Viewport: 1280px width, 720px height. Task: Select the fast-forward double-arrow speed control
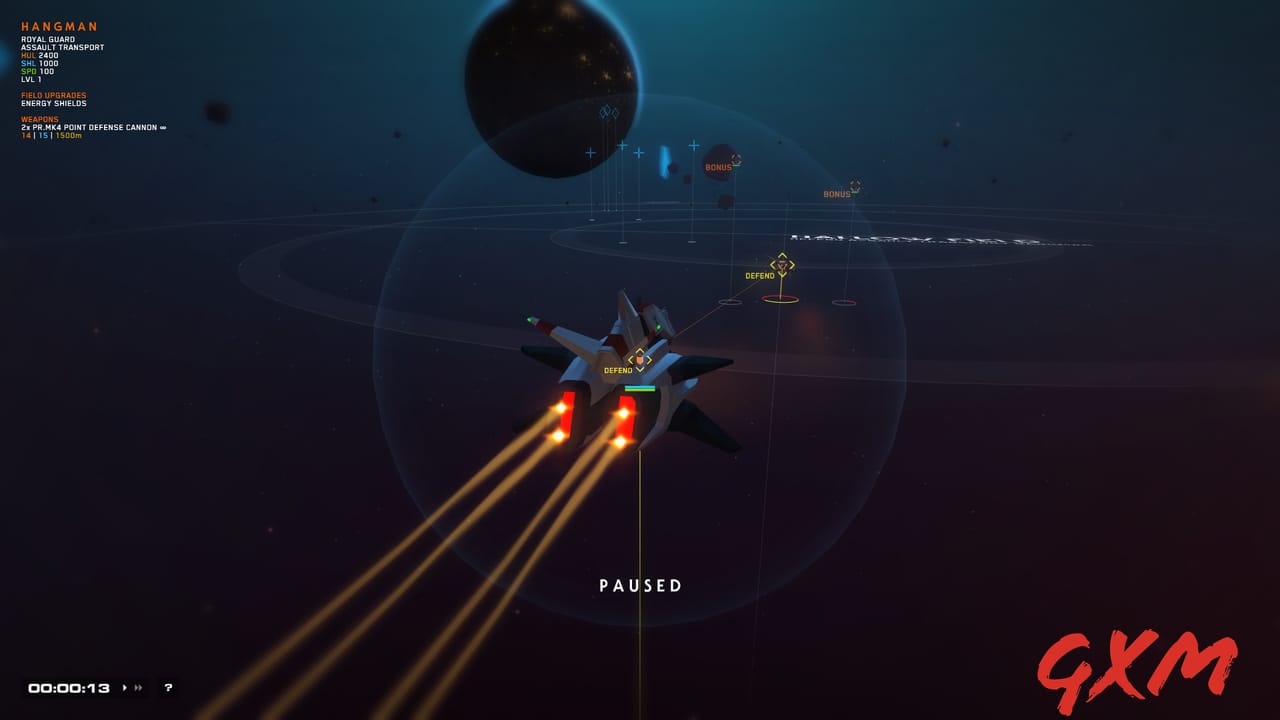click(136, 687)
